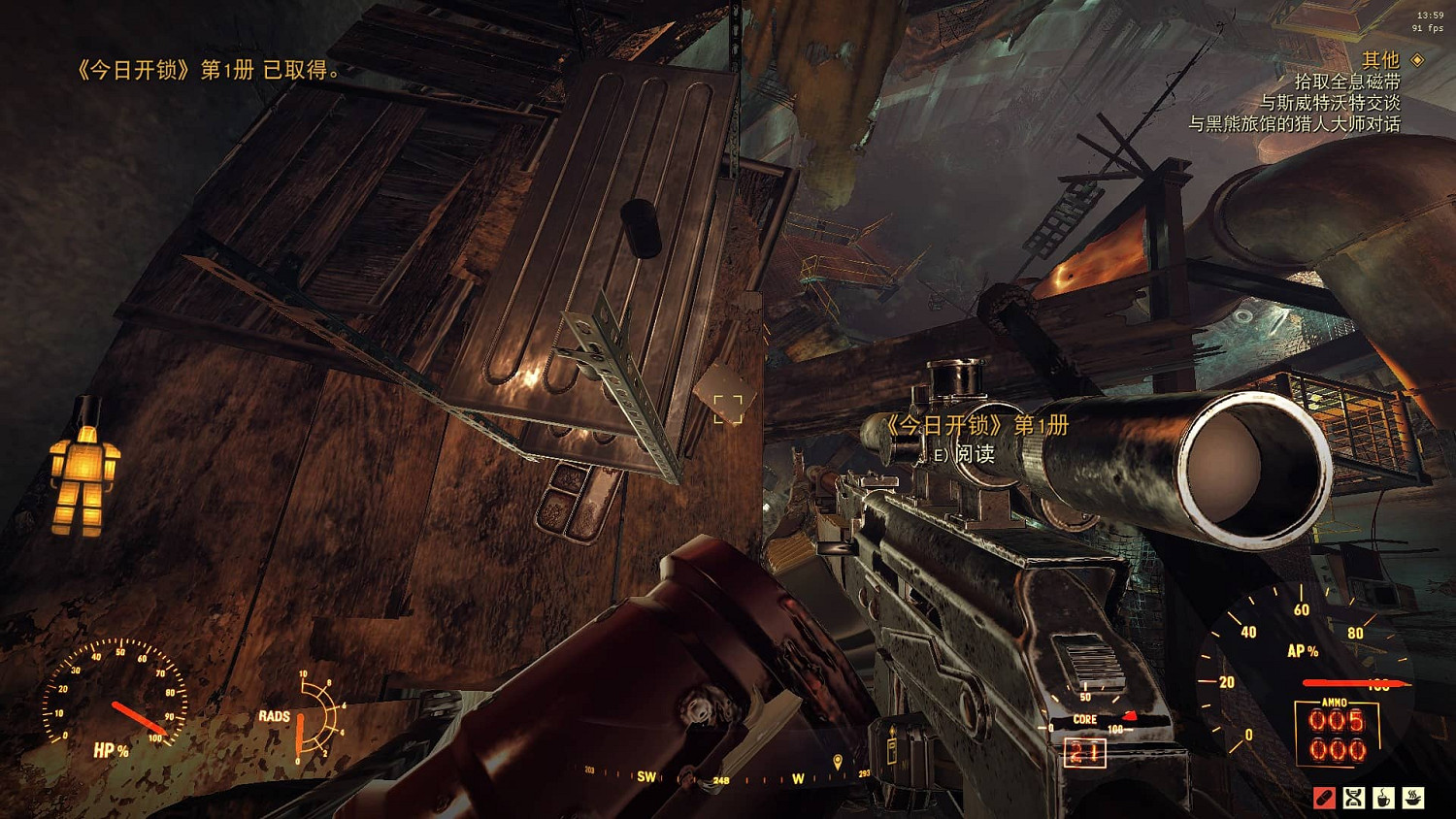Click the 拾取全息磁带 objective
1456x819 pixels.
[1346, 82]
